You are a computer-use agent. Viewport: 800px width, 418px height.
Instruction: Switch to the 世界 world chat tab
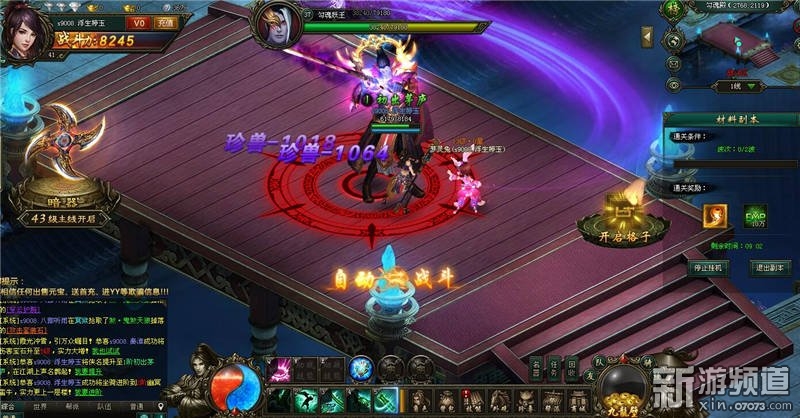[x=41, y=408]
